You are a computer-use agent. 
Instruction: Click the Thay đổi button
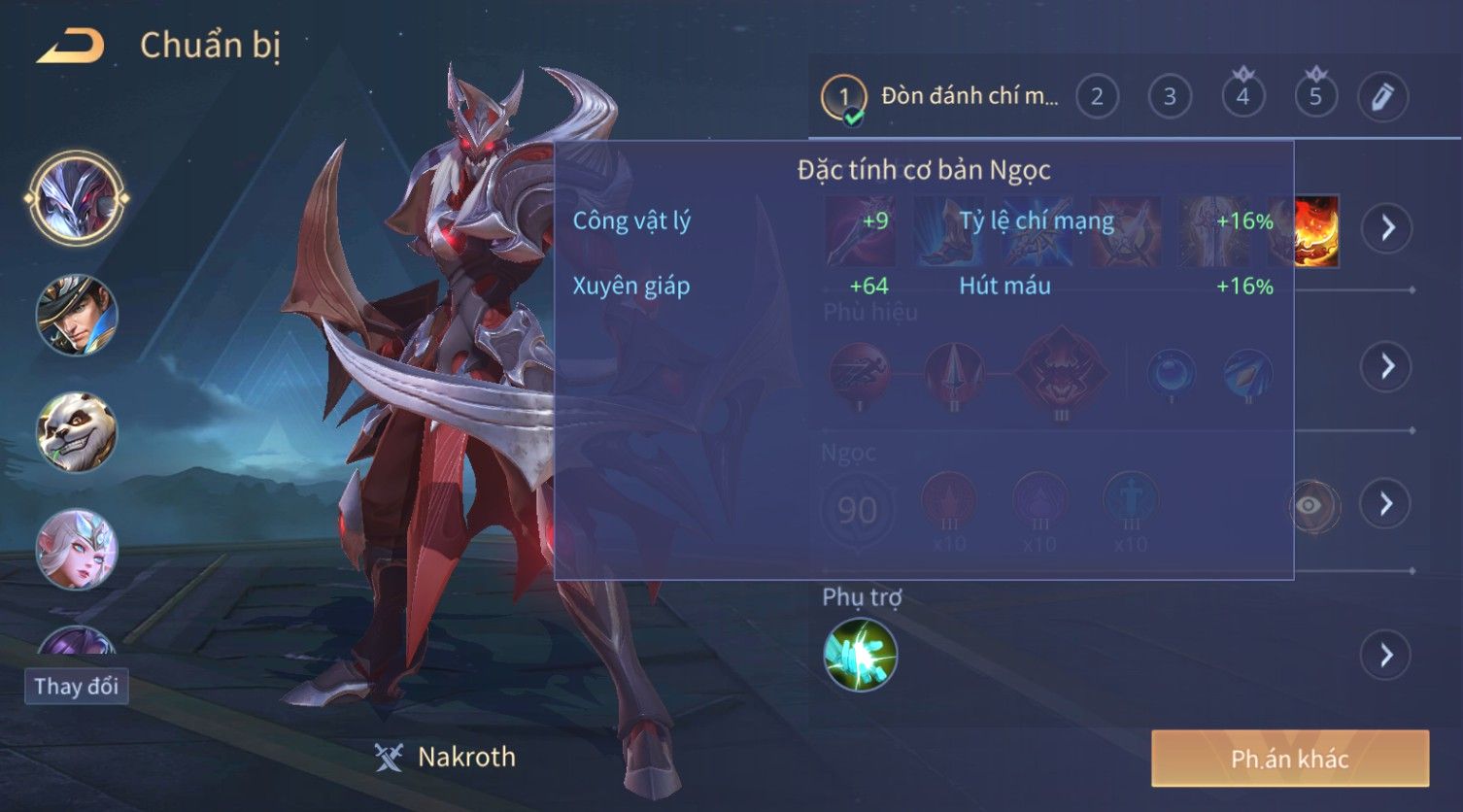click(x=76, y=687)
